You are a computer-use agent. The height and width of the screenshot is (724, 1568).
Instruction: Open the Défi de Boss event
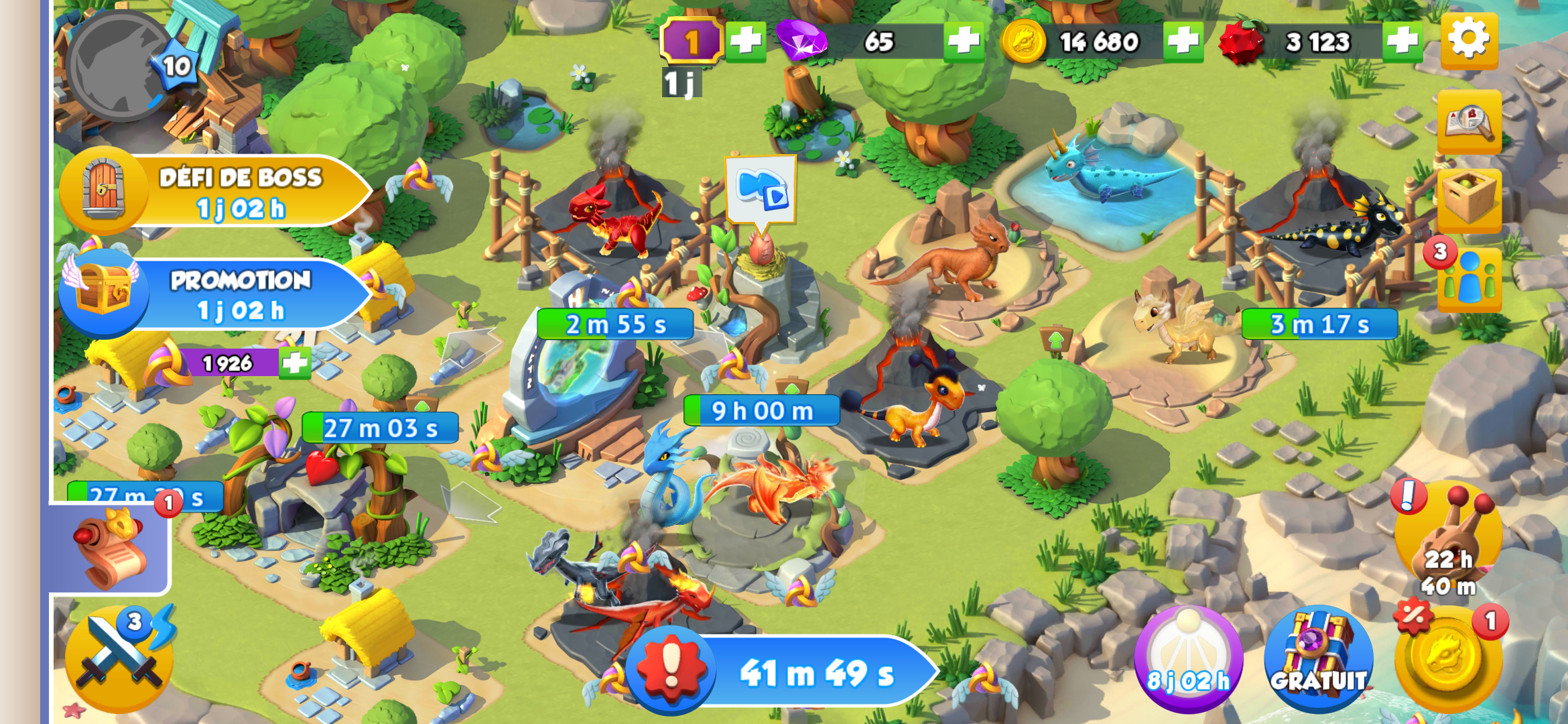click(x=214, y=192)
